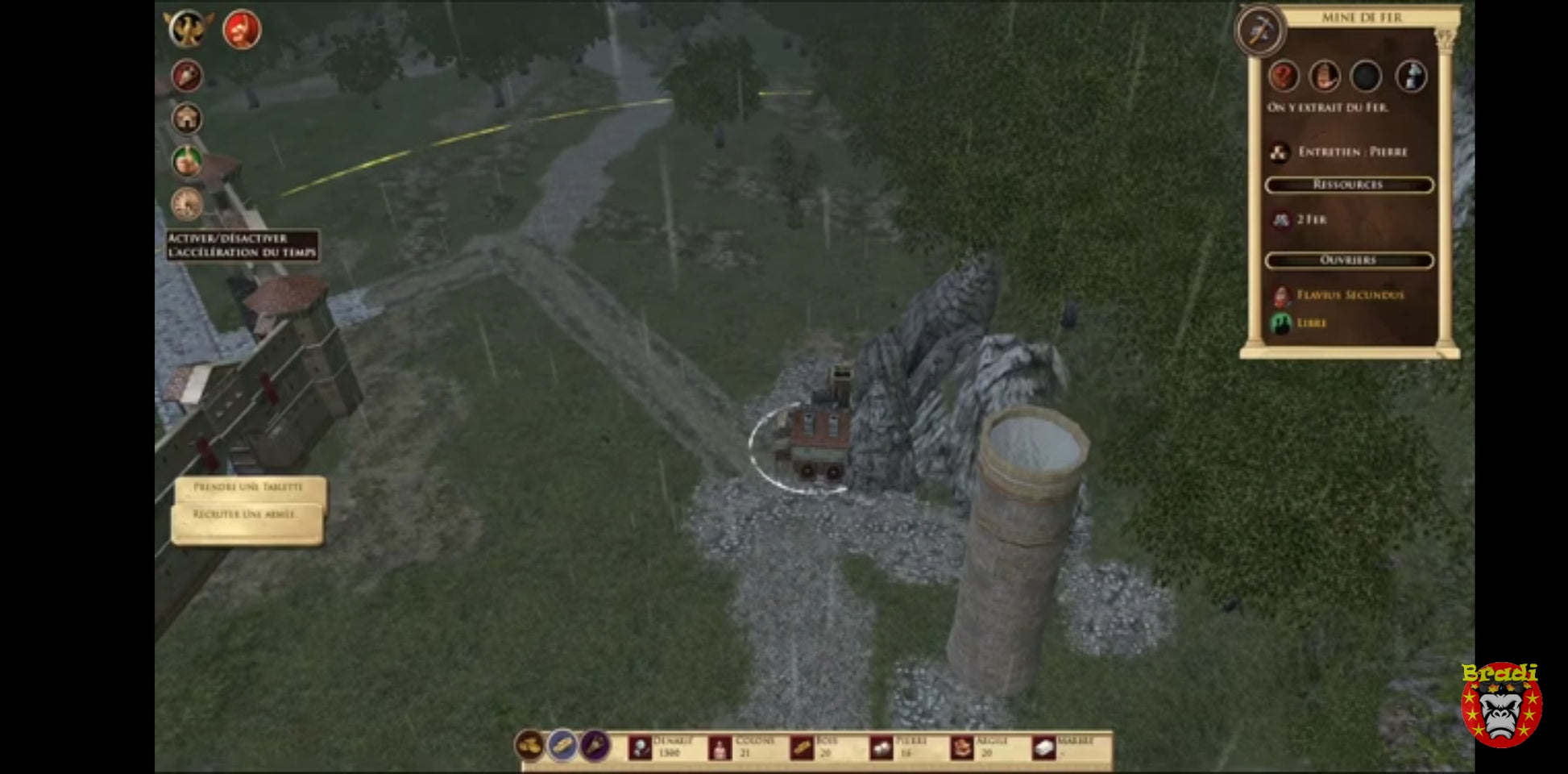Click the free 'Libre' worker slot
The width and height of the screenshot is (1568, 774).
tap(1311, 323)
